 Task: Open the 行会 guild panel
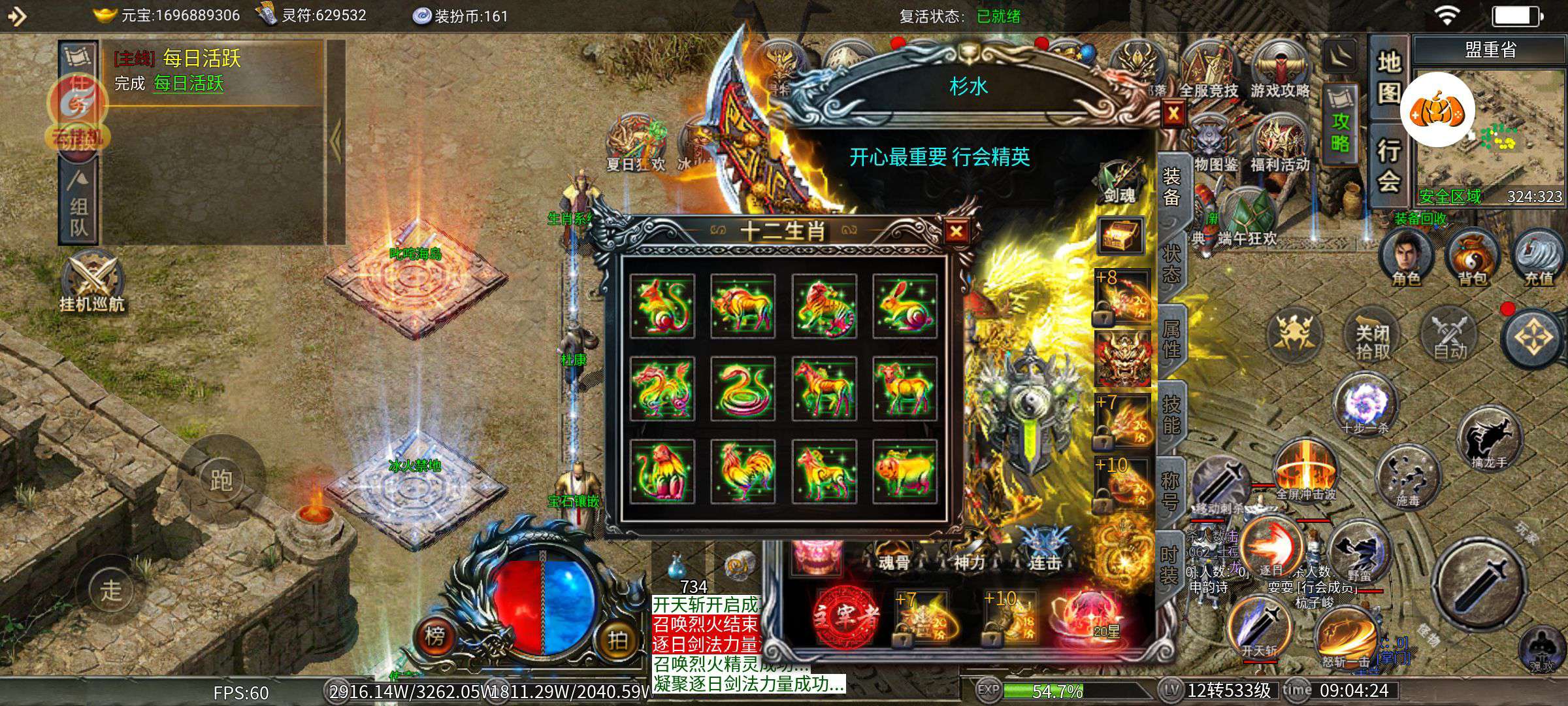(x=1389, y=167)
